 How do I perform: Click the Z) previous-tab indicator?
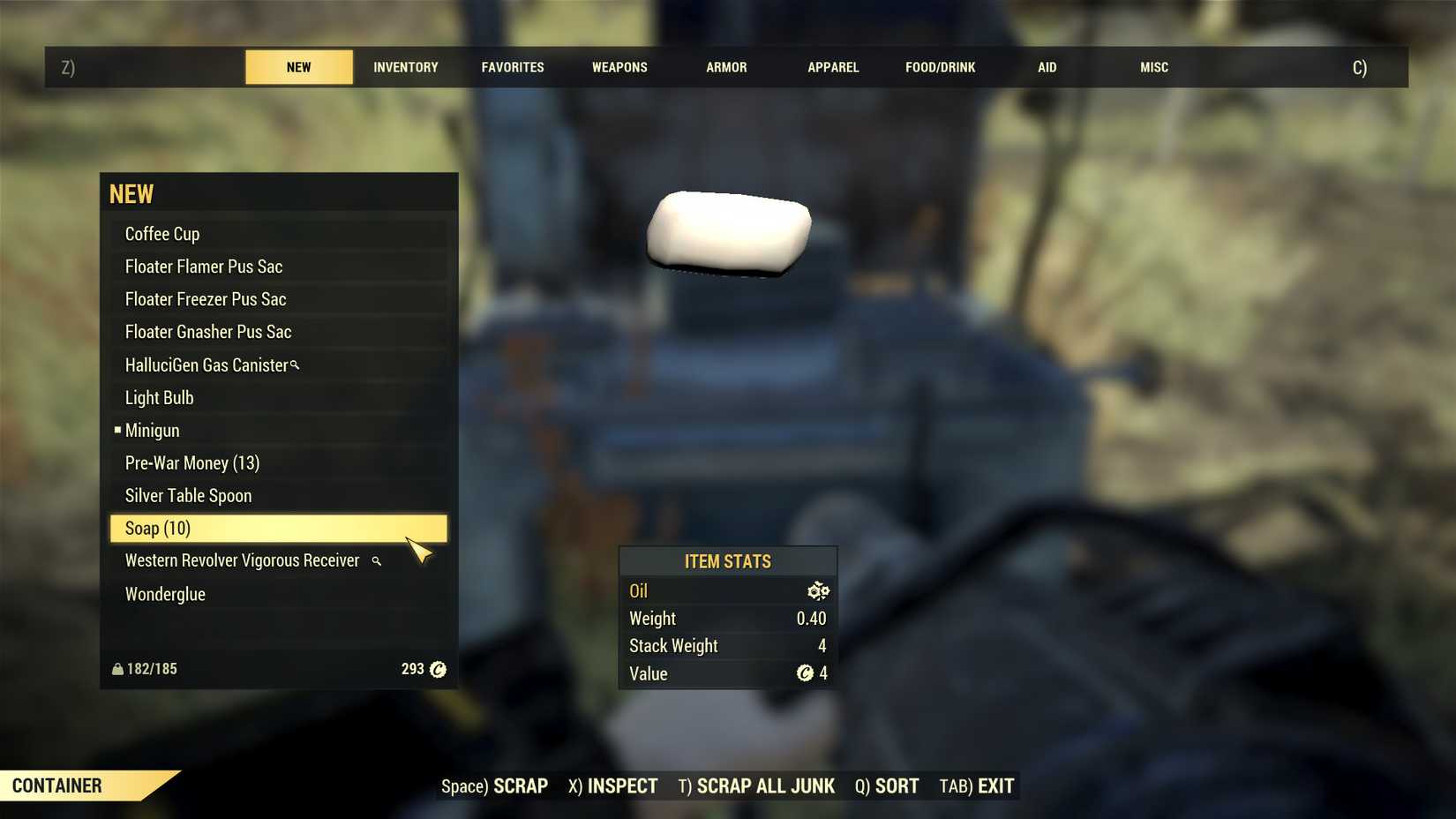coord(67,66)
